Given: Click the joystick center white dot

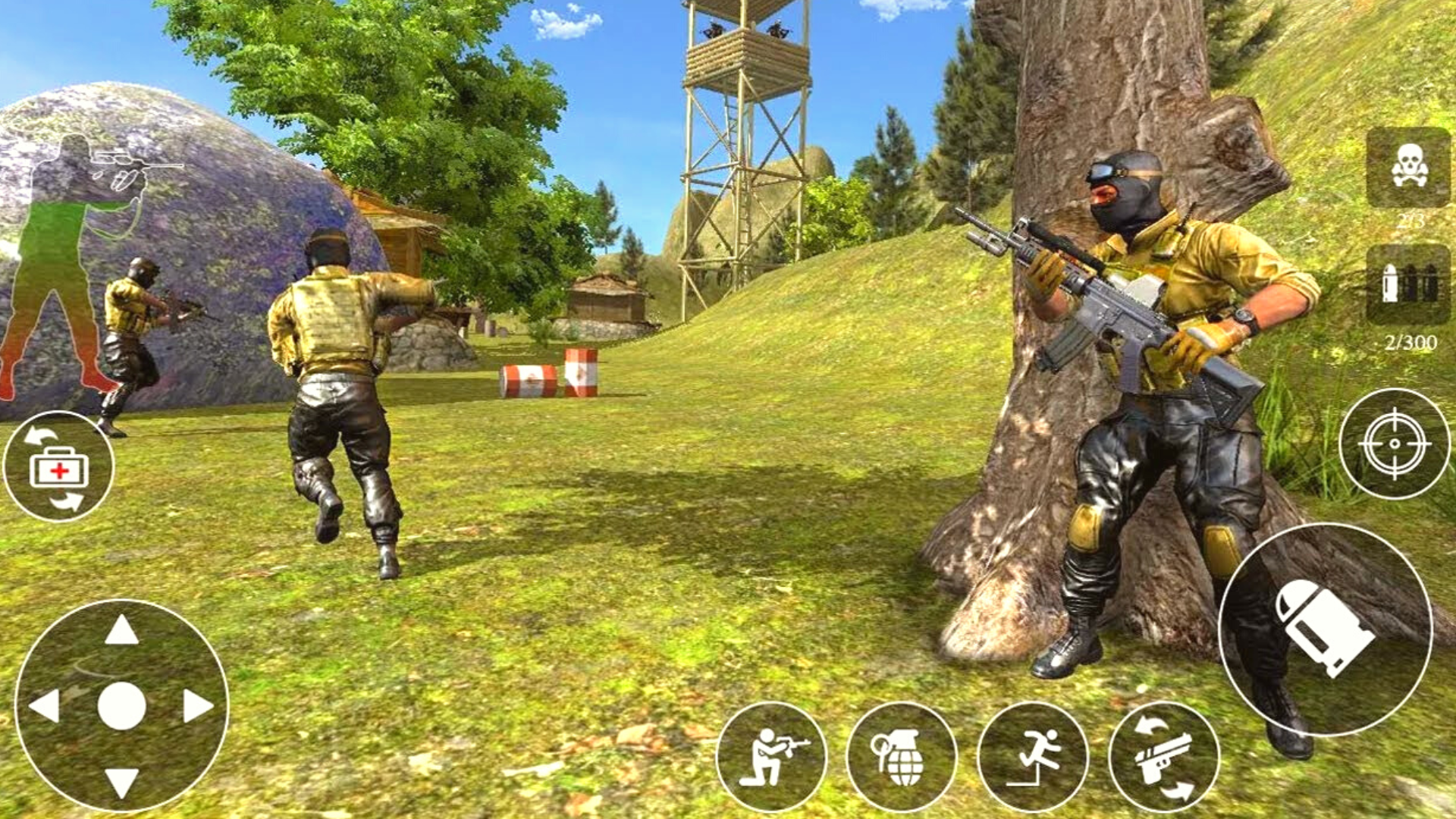Looking at the screenshot, I should (121, 706).
